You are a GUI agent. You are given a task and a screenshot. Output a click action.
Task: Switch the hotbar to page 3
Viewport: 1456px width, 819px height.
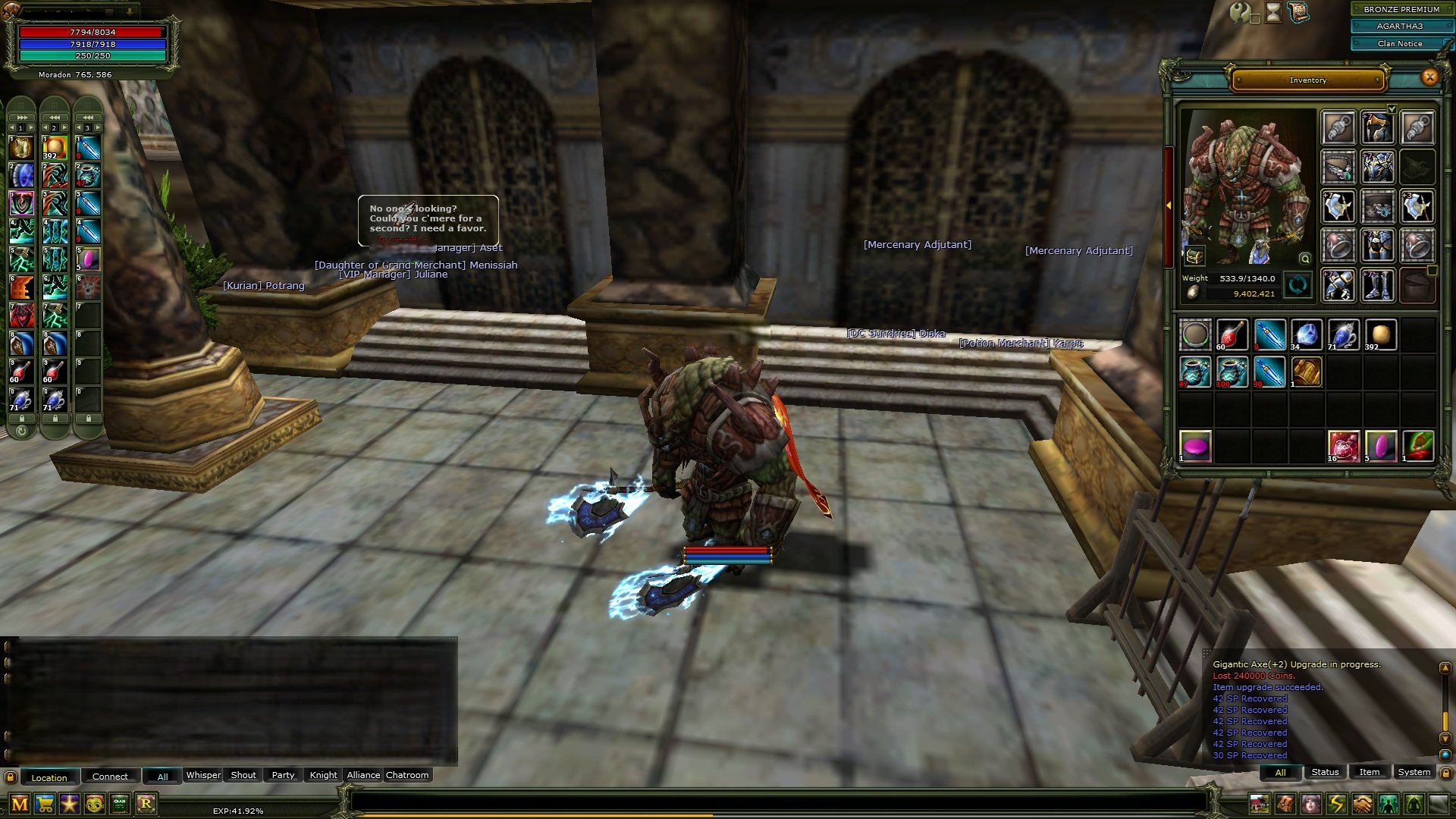(88, 128)
